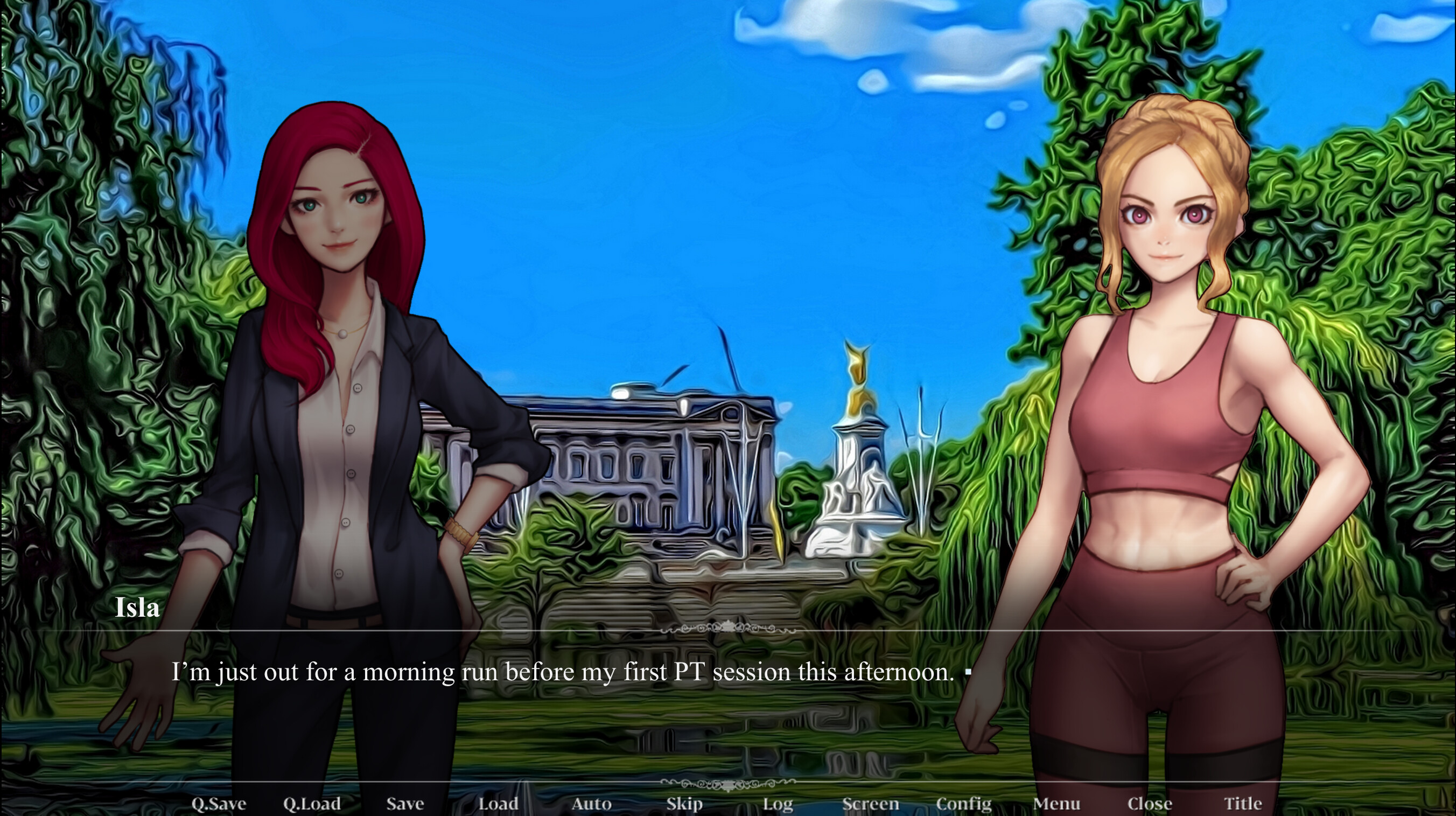Image resolution: width=1456 pixels, height=816 pixels.
Task: Open the Save screen
Action: coord(405,804)
